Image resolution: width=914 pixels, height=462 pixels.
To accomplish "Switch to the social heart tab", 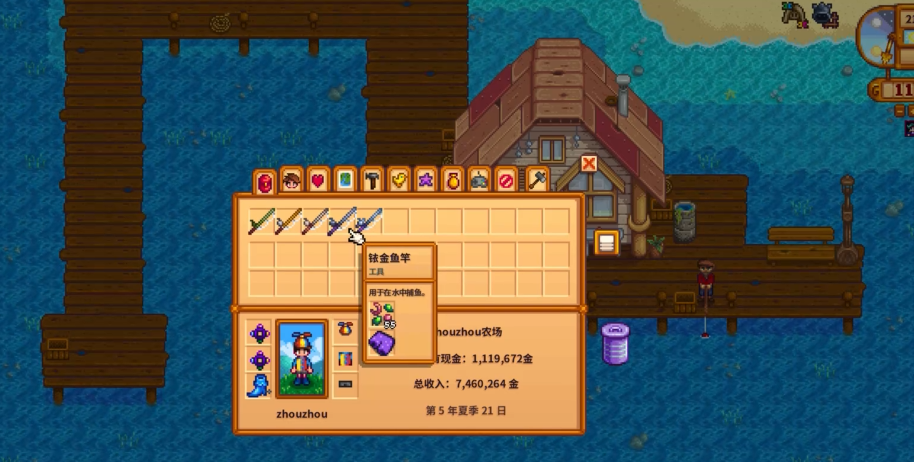I will click(x=318, y=181).
